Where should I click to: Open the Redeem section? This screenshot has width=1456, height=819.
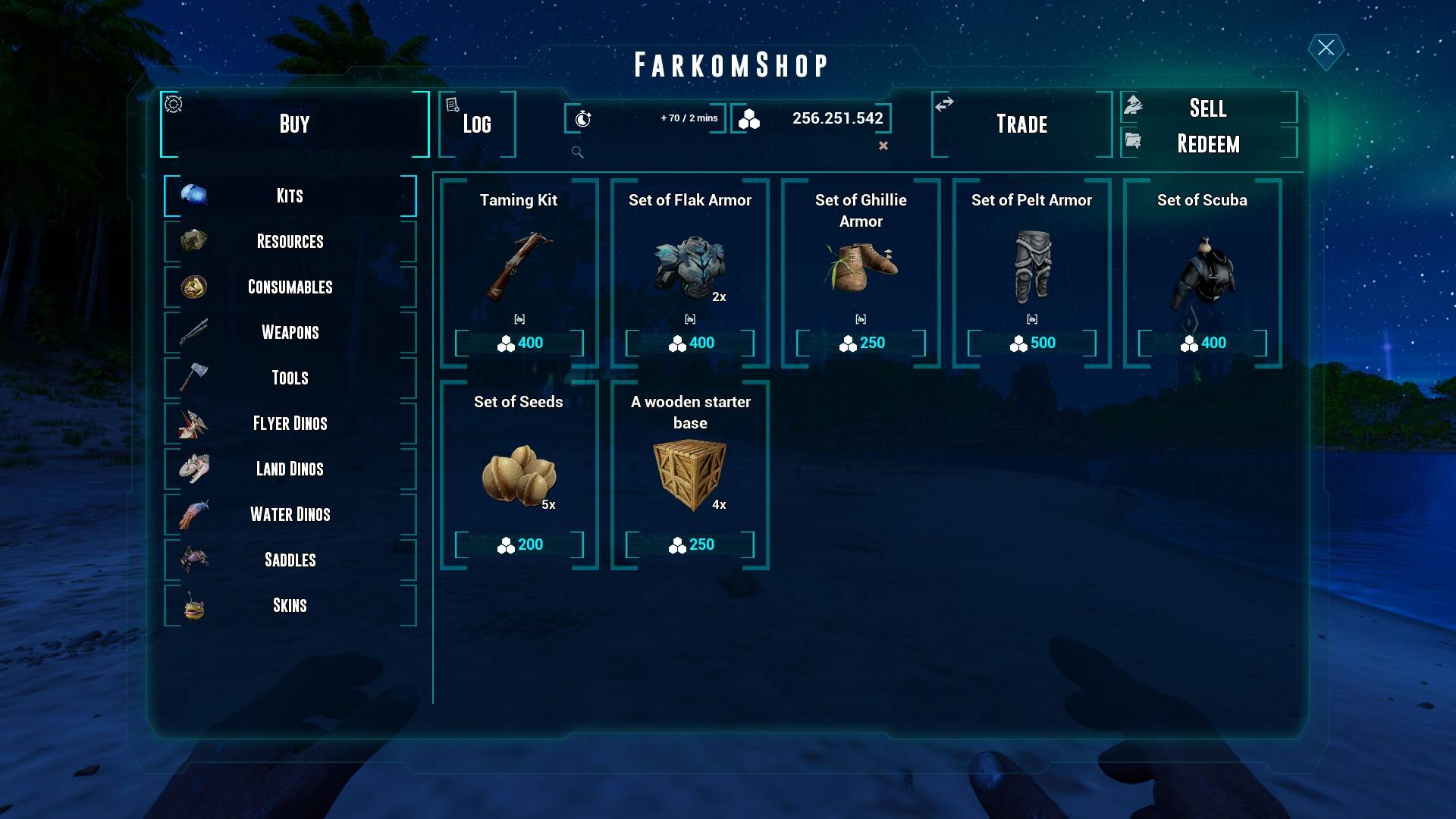tap(1208, 143)
